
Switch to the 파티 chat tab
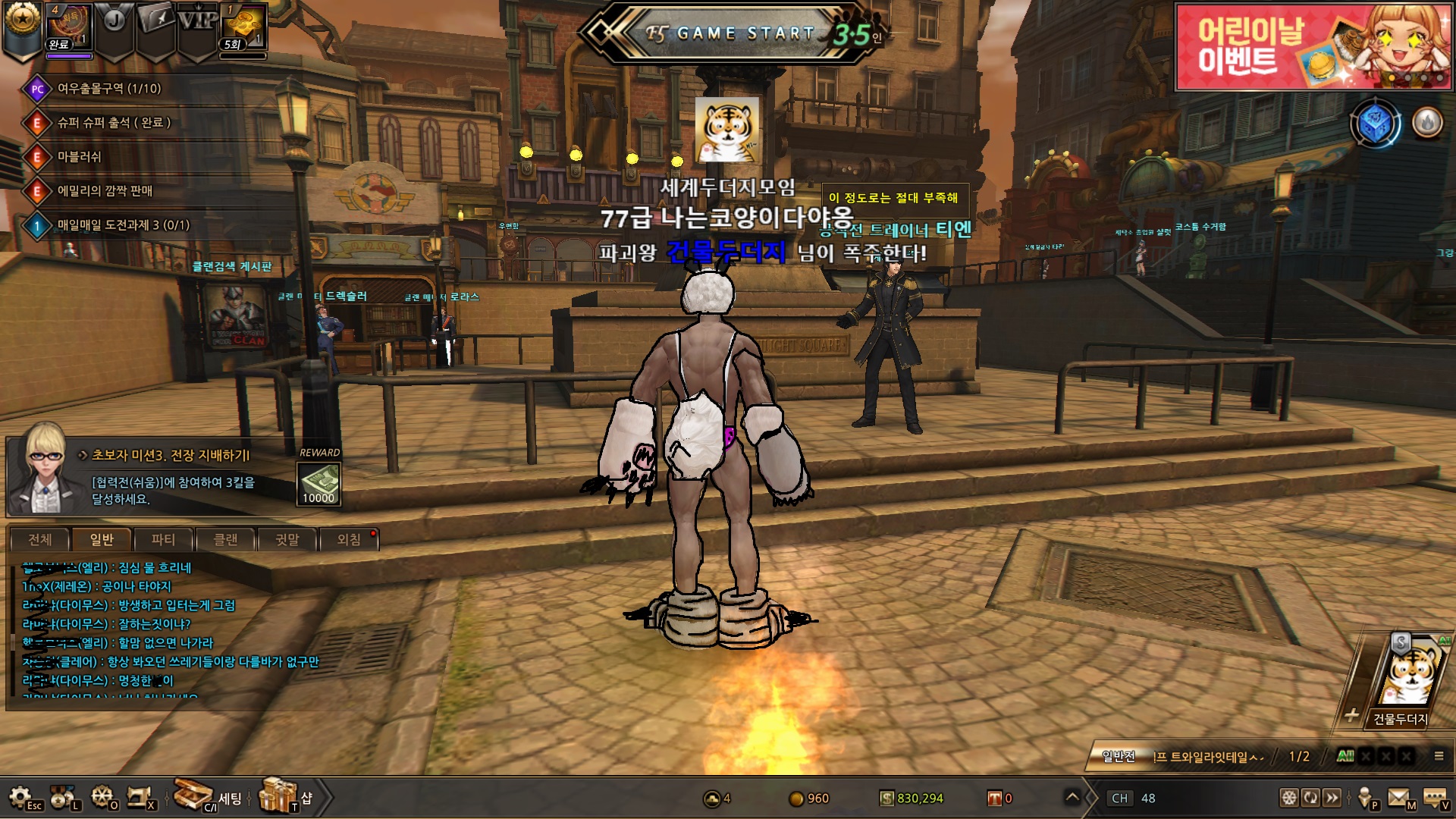point(163,539)
